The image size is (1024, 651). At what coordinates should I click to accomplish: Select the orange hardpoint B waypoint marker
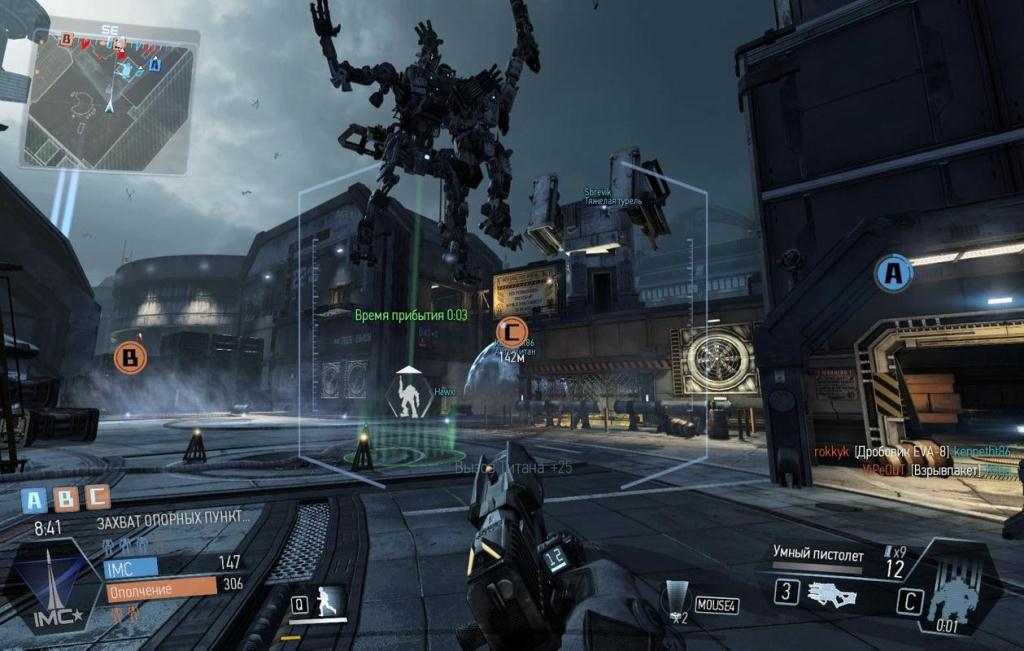tap(129, 357)
